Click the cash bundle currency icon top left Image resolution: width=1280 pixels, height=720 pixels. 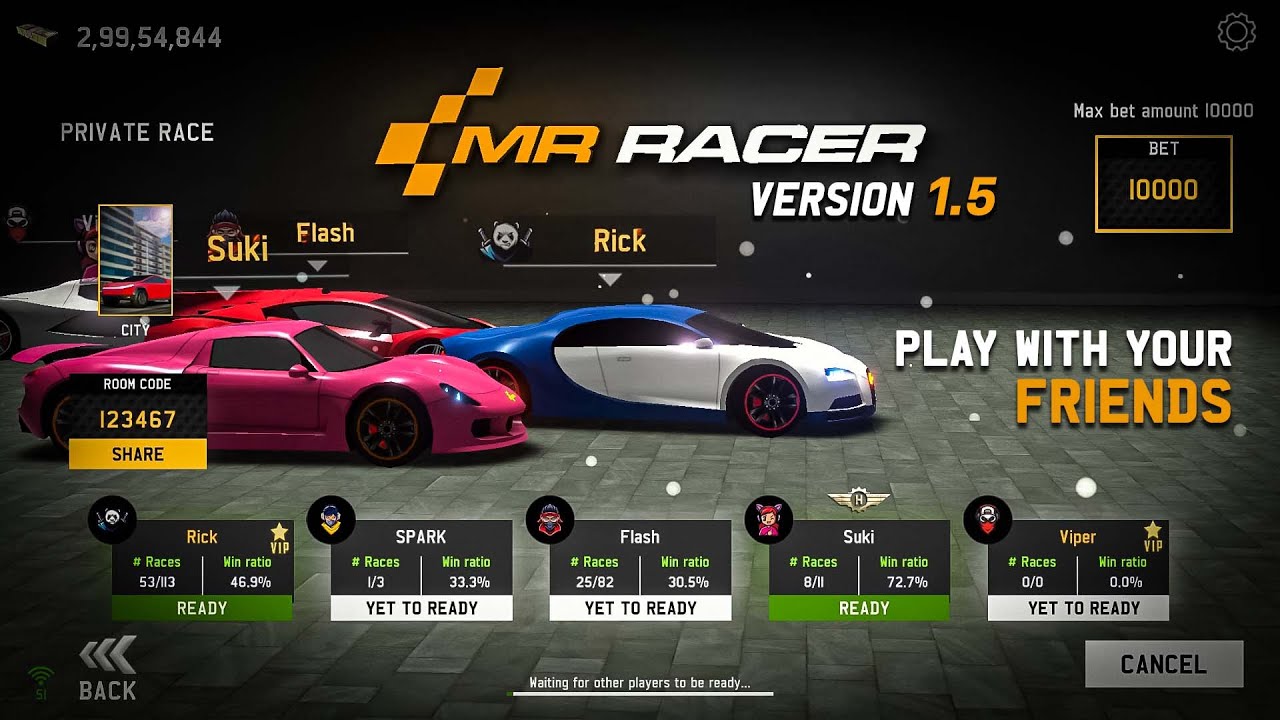click(x=38, y=33)
